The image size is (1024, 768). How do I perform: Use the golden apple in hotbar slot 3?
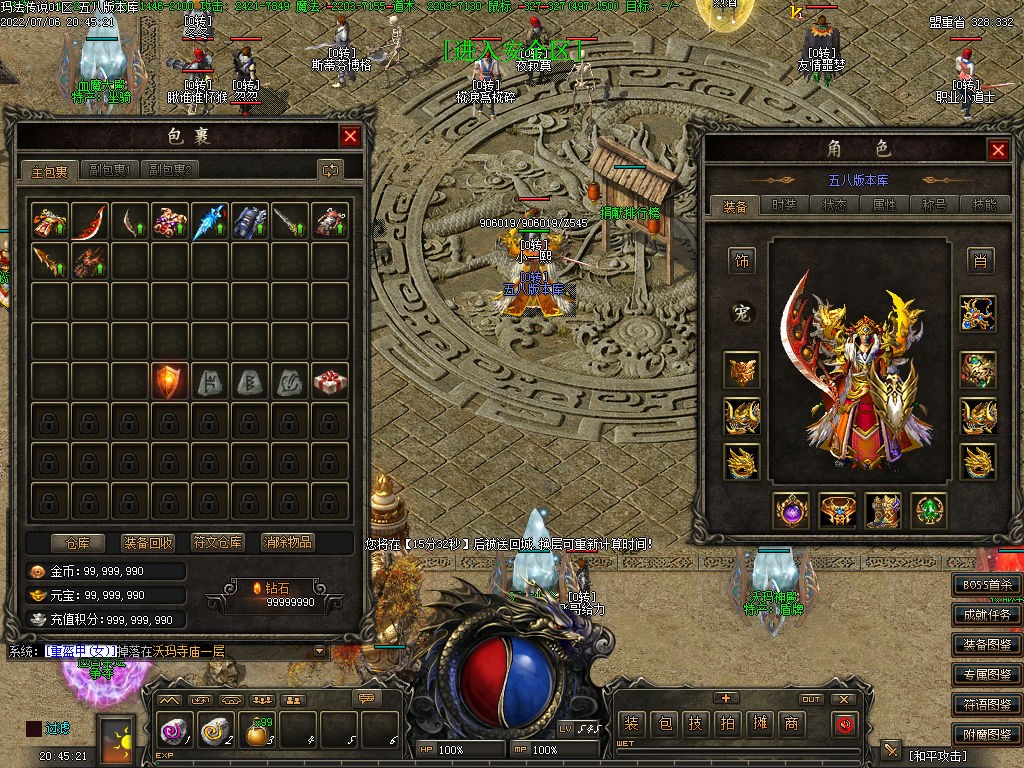tap(259, 735)
